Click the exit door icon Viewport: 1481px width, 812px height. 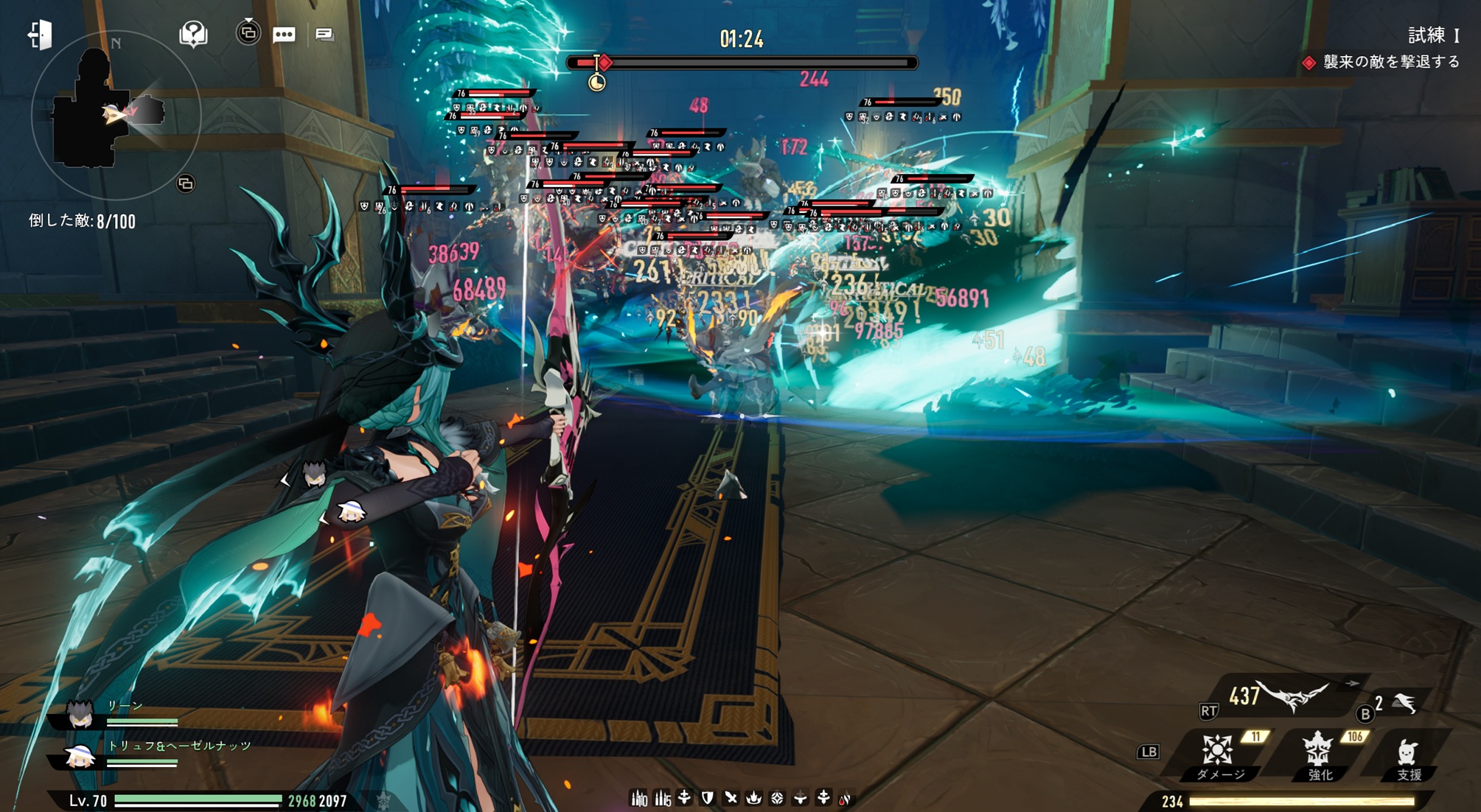click(x=40, y=34)
